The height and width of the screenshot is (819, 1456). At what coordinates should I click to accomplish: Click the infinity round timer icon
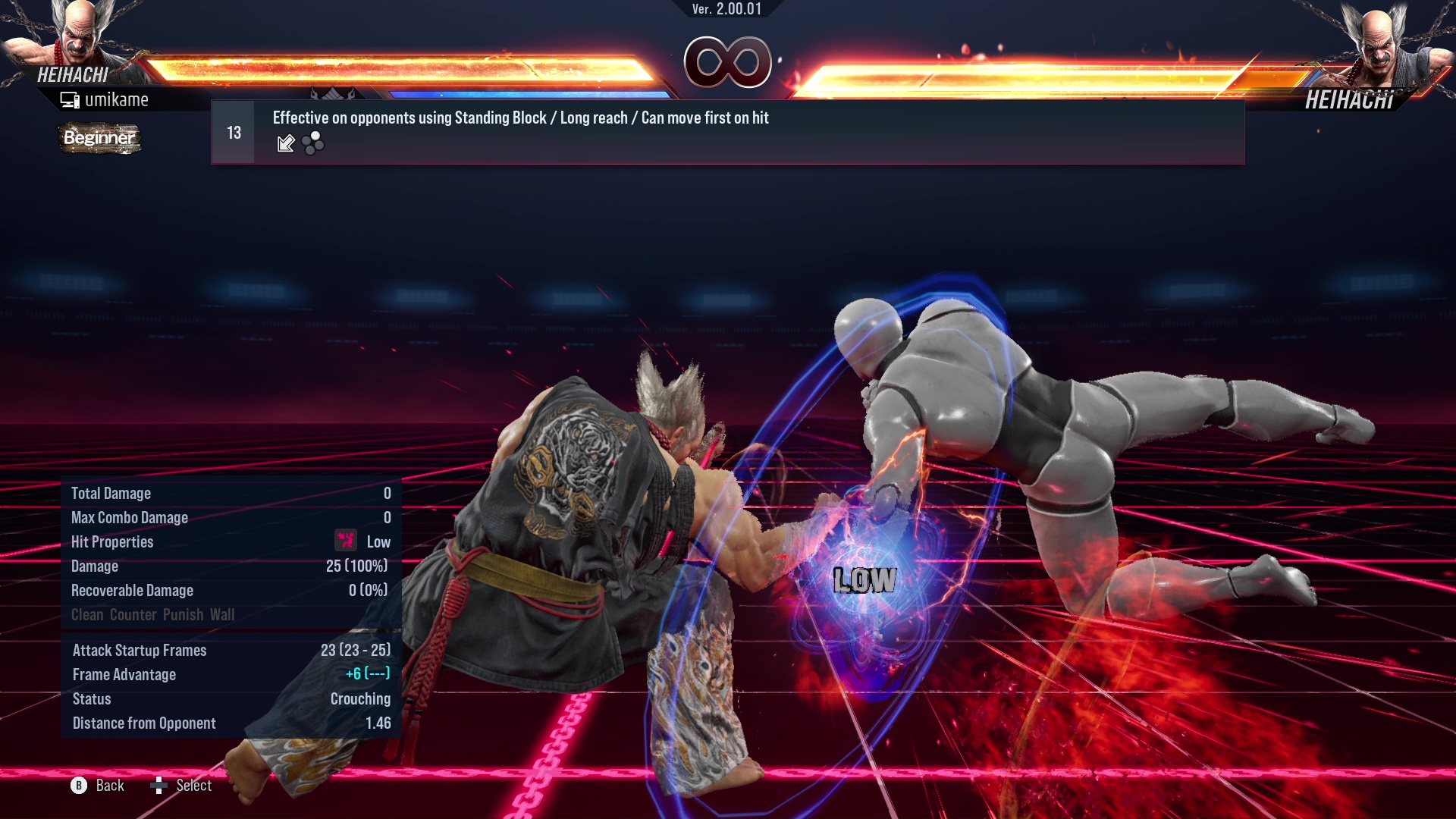(729, 63)
